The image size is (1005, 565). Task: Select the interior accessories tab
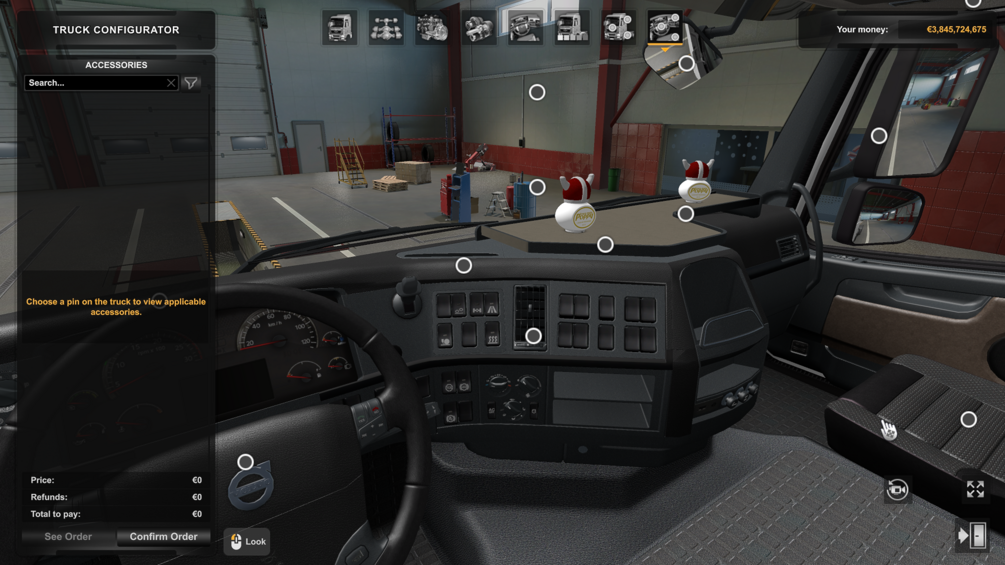click(664, 28)
